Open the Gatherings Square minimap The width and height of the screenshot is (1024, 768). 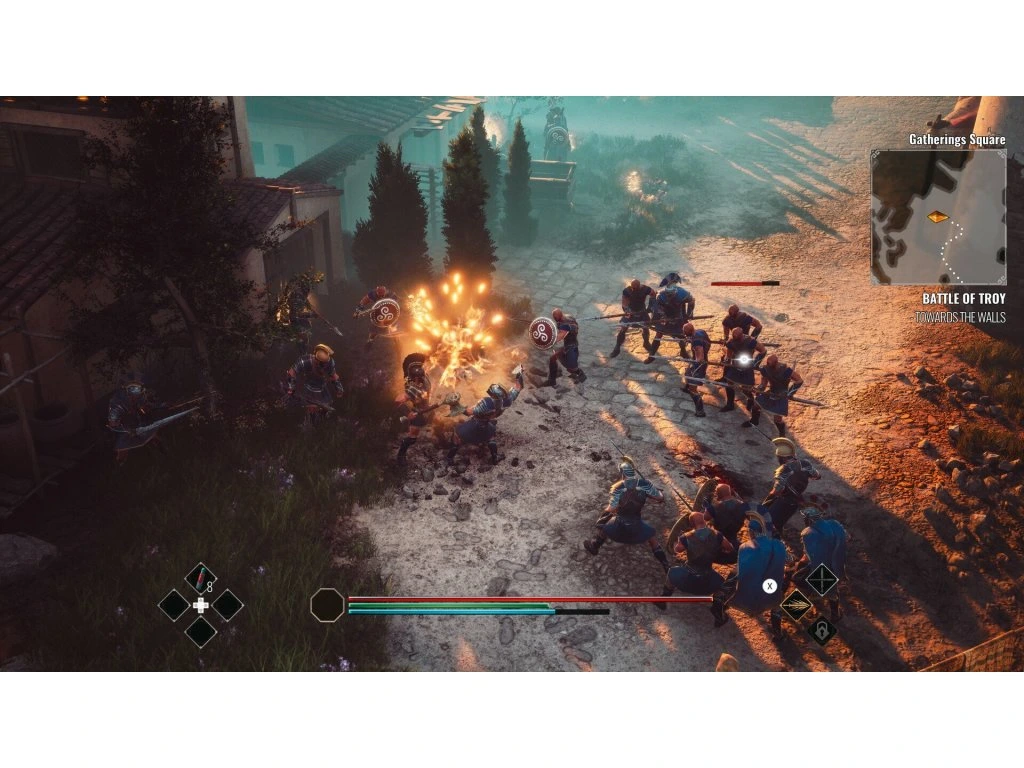point(938,217)
